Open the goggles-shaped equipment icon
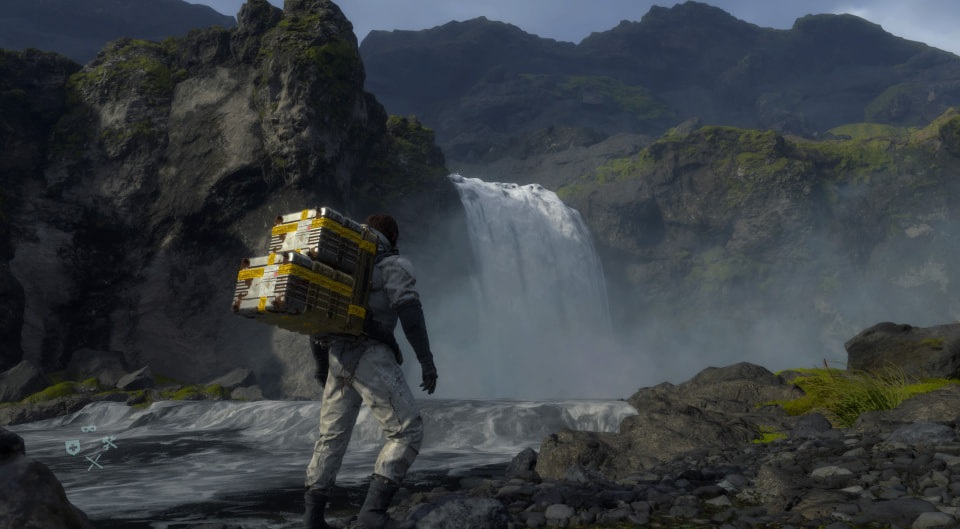The width and height of the screenshot is (960, 529). point(89,430)
